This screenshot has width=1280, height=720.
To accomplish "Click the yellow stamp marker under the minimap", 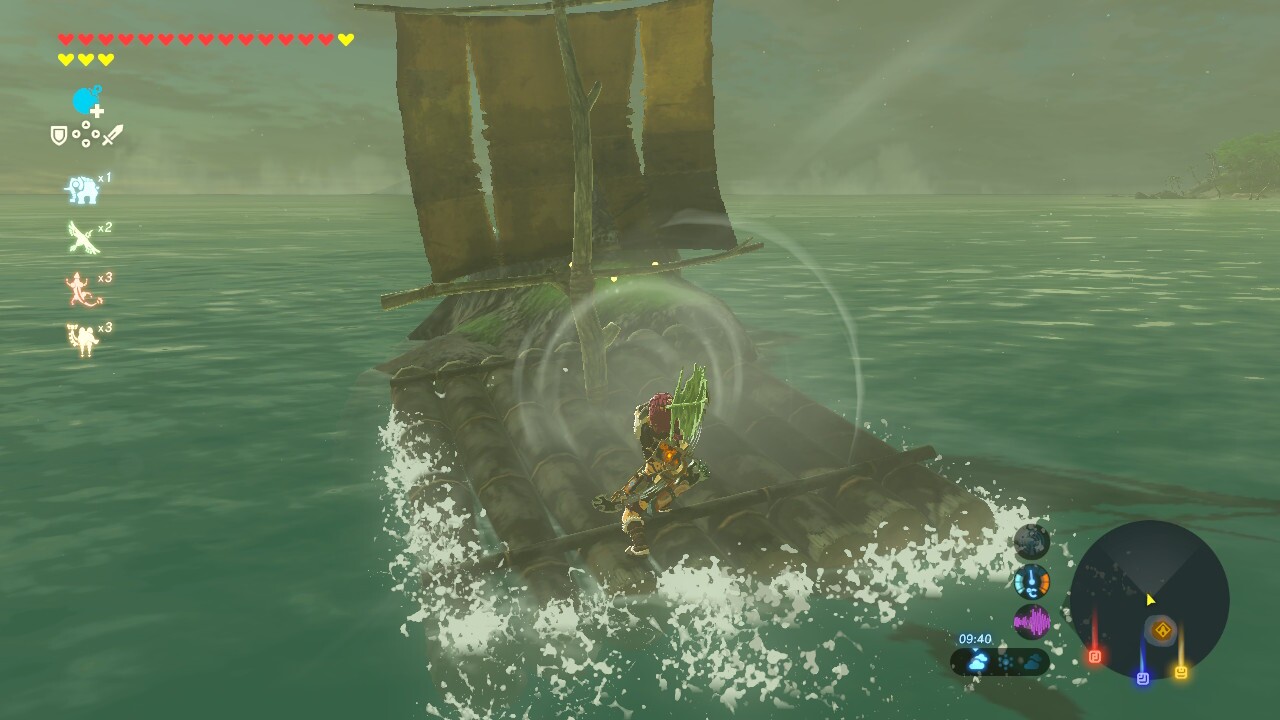I will pos(1182,671).
